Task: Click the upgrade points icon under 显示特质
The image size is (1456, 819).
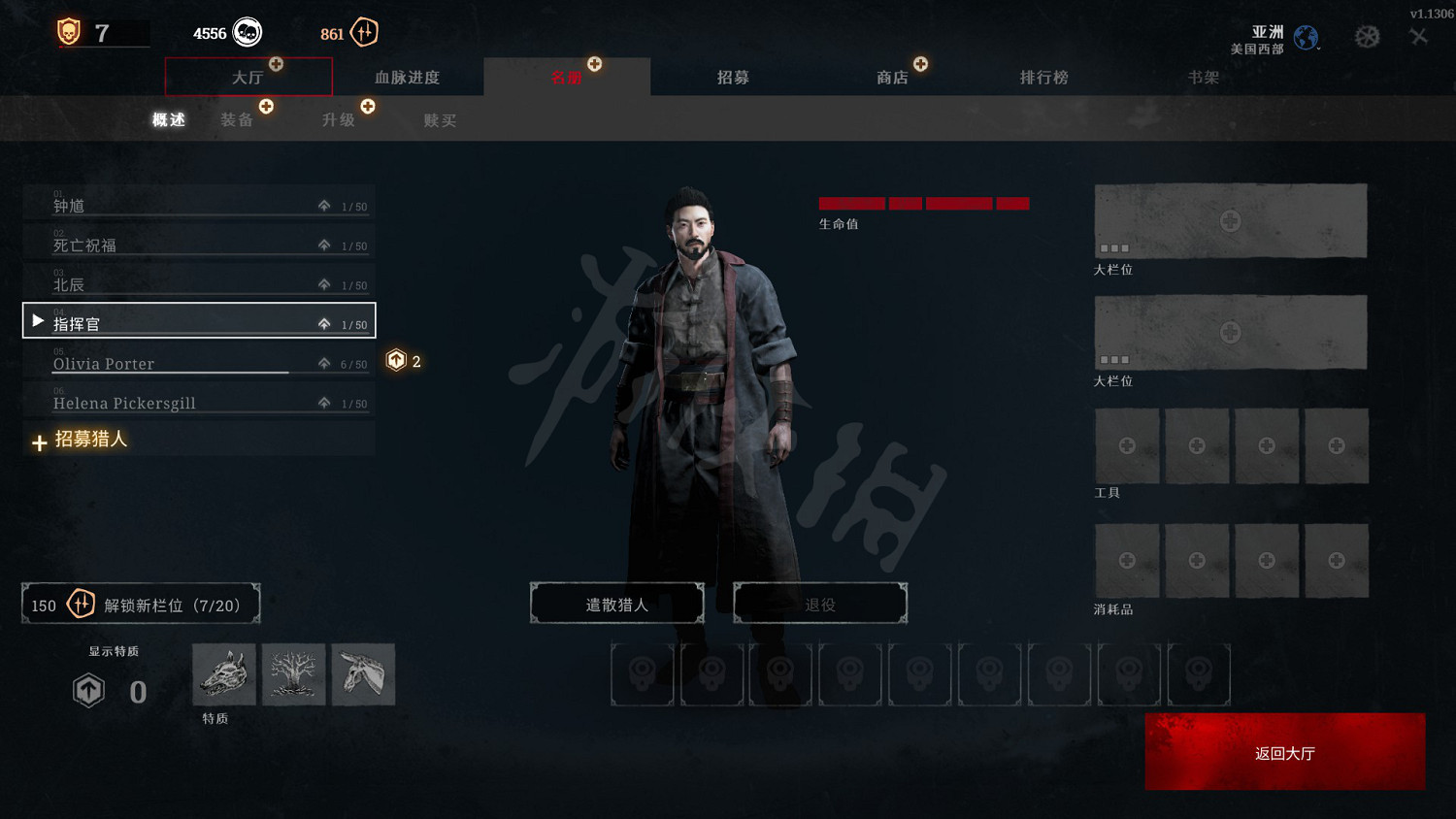Action: [x=88, y=691]
